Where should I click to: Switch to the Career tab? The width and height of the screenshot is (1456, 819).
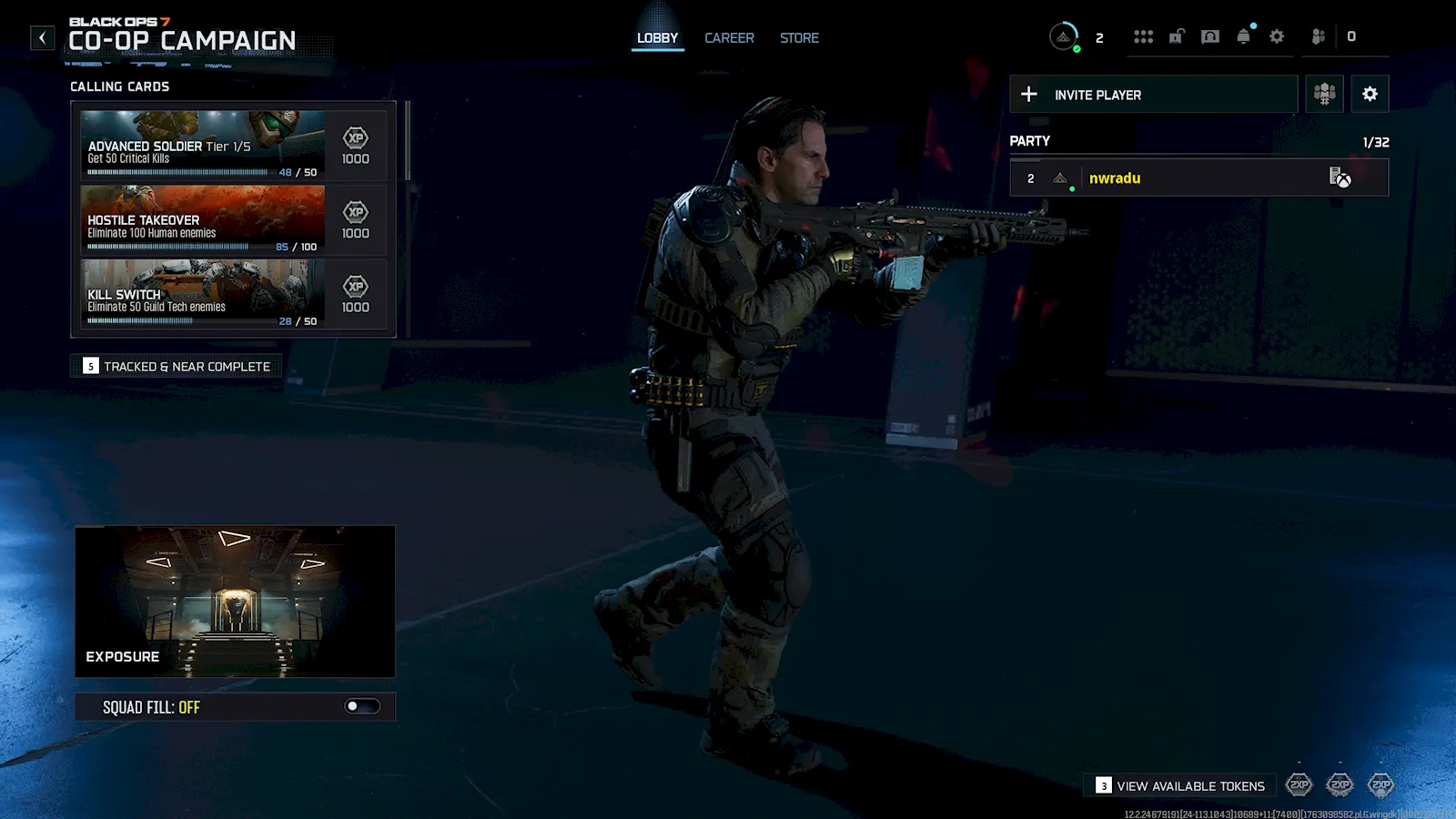pyautogui.click(x=729, y=38)
